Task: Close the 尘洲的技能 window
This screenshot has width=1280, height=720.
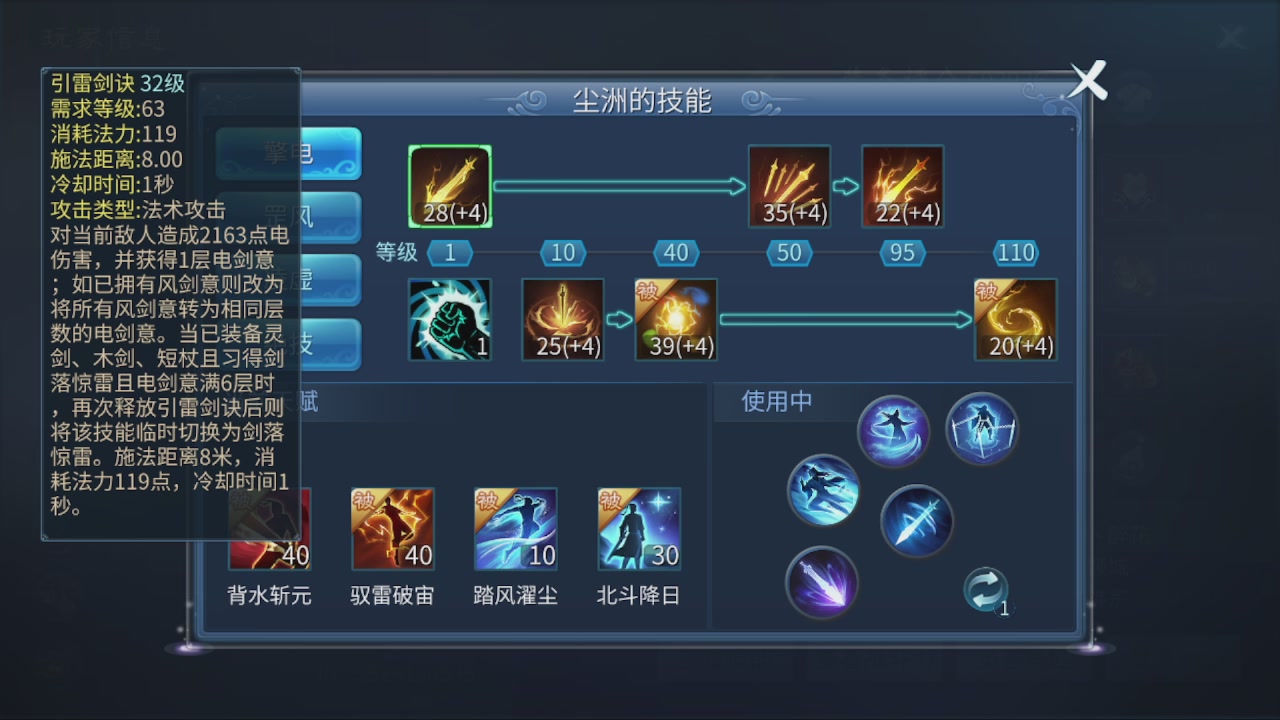Action: tap(1086, 81)
